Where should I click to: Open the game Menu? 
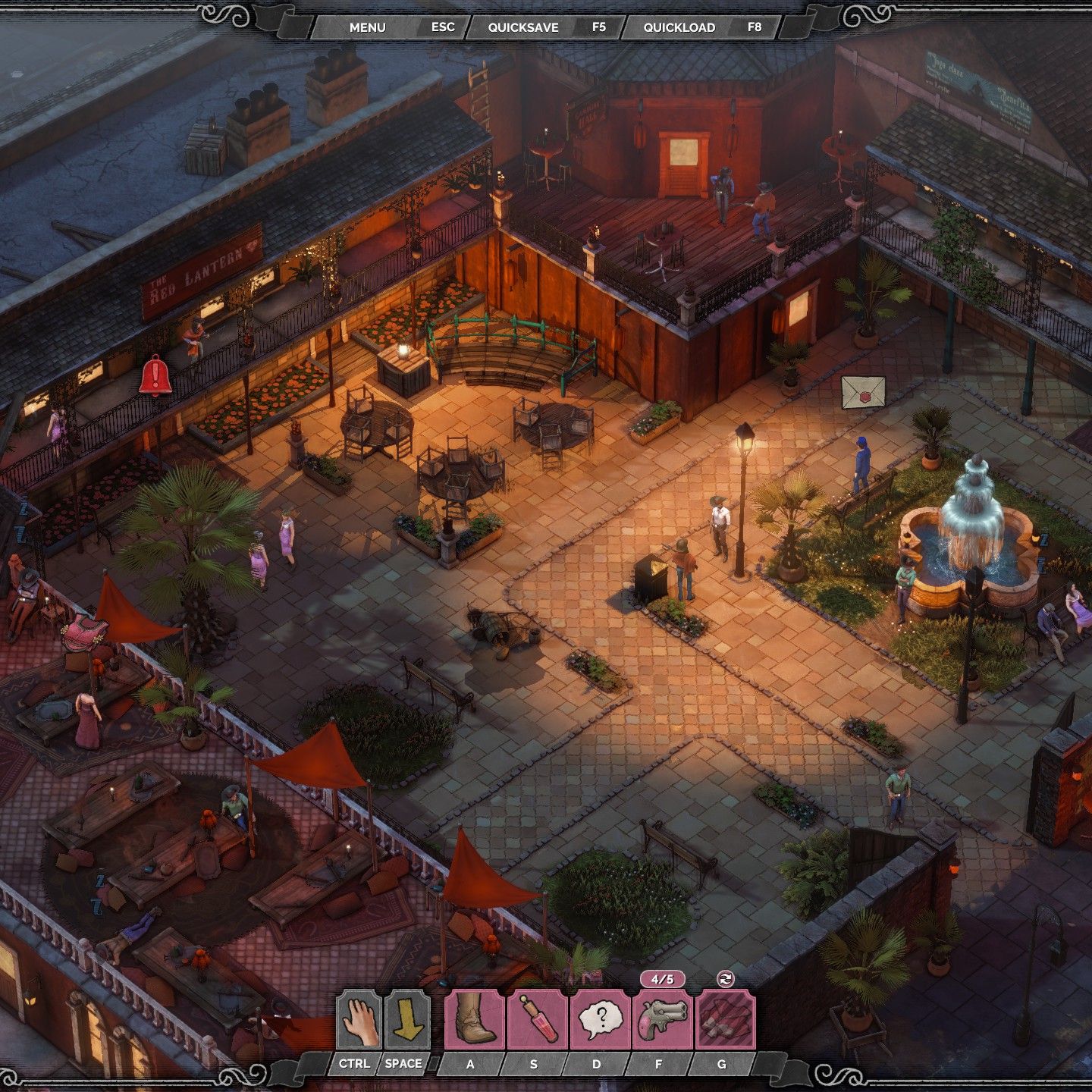(368, 27)
